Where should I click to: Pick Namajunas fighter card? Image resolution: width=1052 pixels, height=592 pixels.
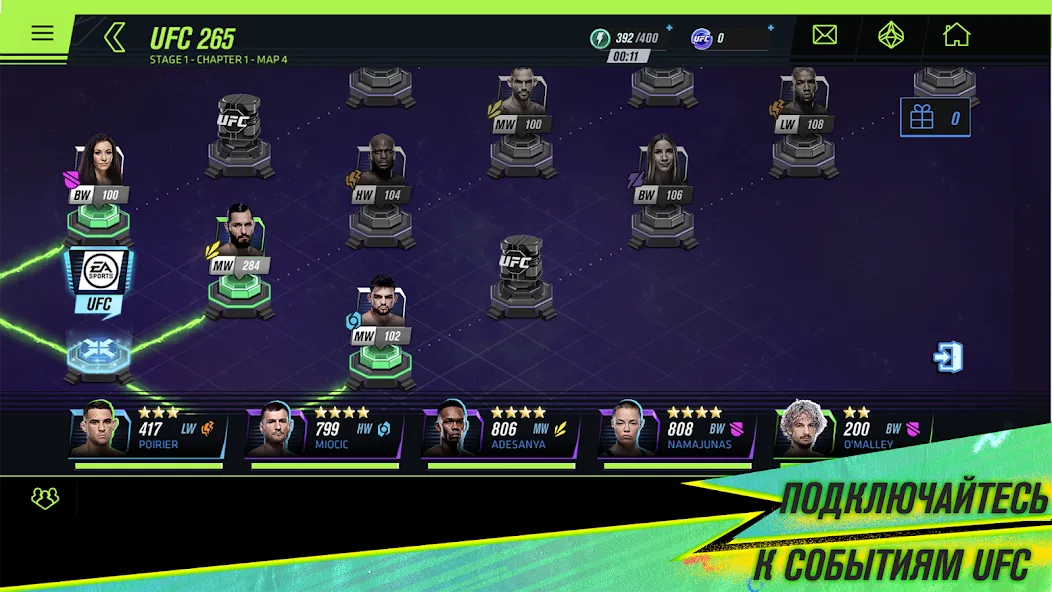click(x=676, y=432)
